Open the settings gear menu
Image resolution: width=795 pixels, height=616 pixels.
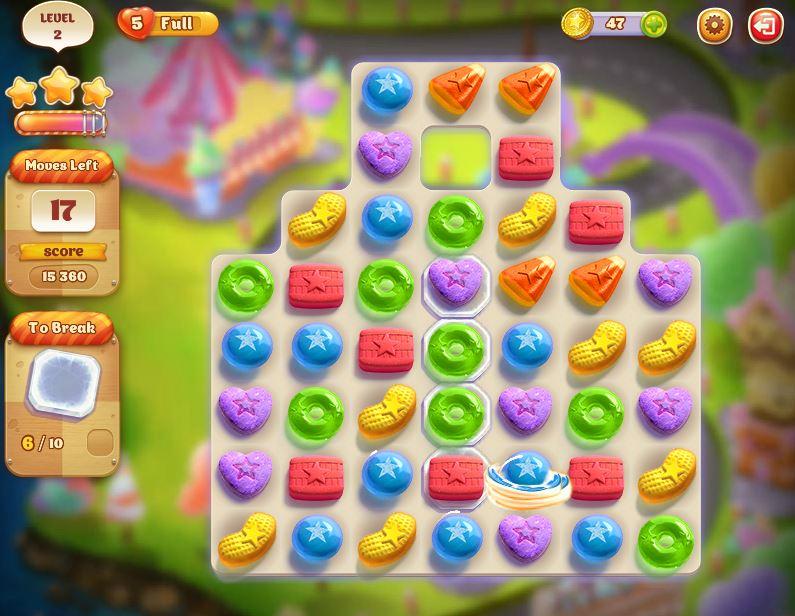[714, 25]
